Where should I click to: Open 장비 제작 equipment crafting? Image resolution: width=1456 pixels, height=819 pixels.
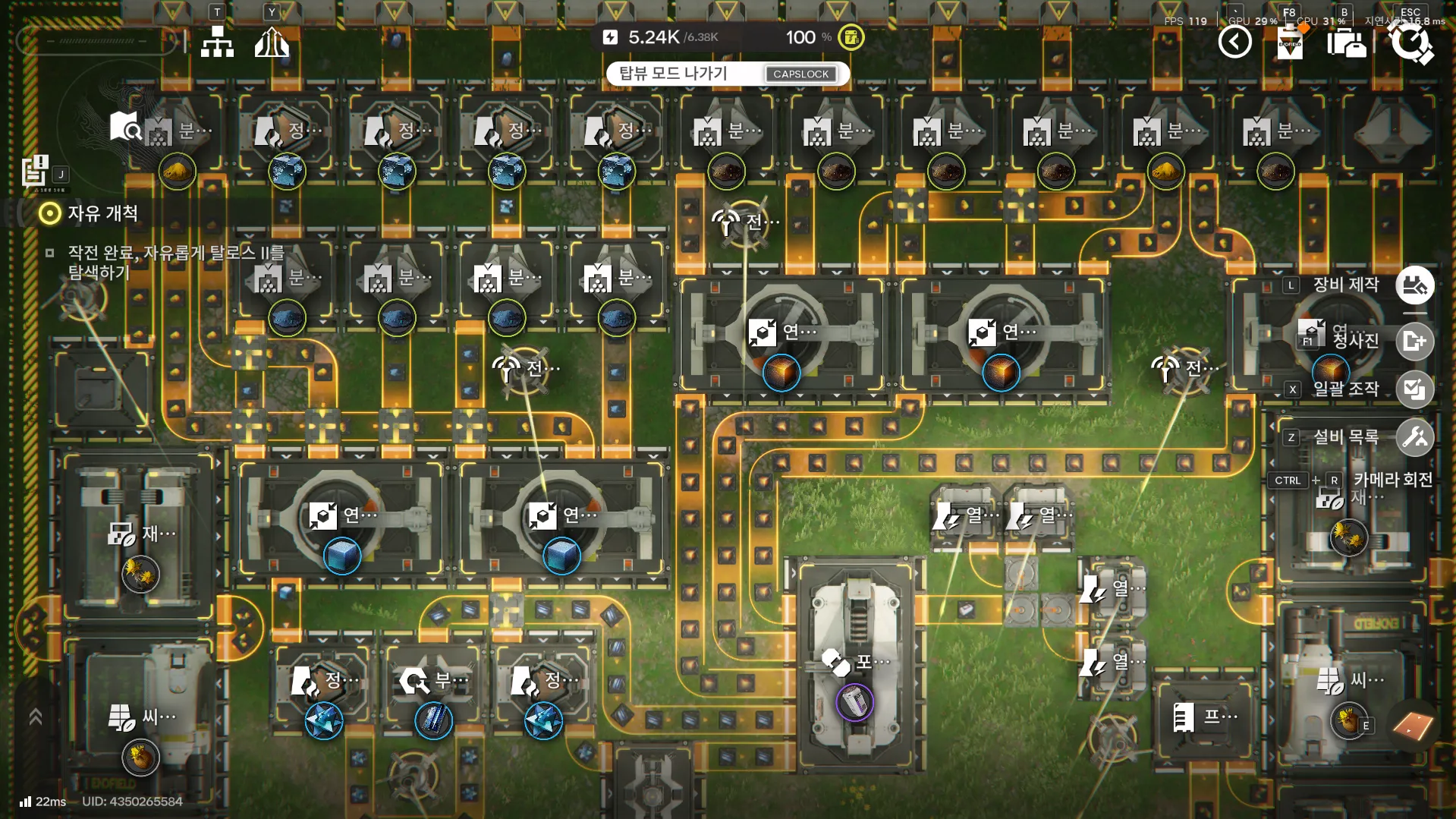click(1414, 285)
